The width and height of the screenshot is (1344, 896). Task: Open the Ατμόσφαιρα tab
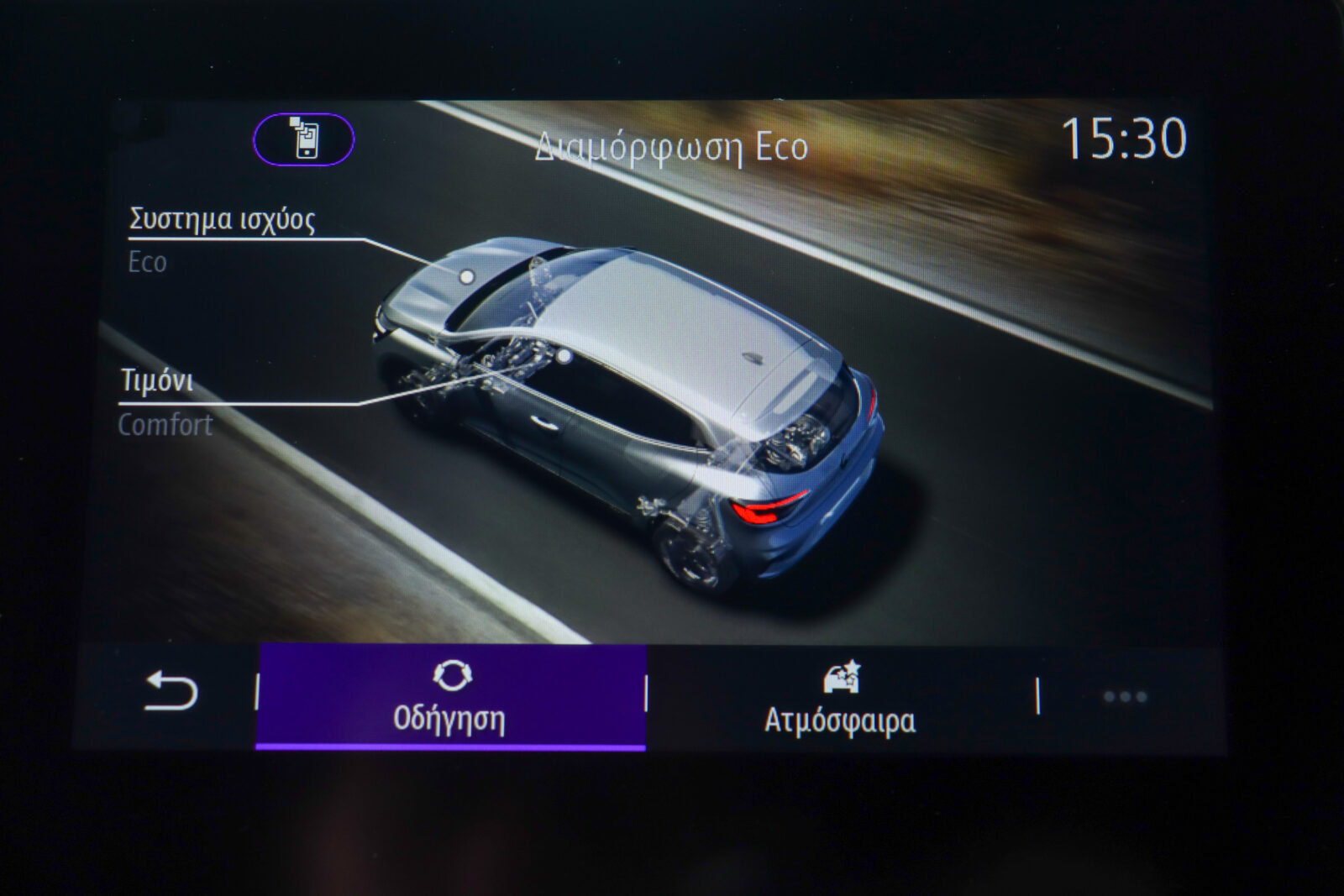click(x=840, y=697)
